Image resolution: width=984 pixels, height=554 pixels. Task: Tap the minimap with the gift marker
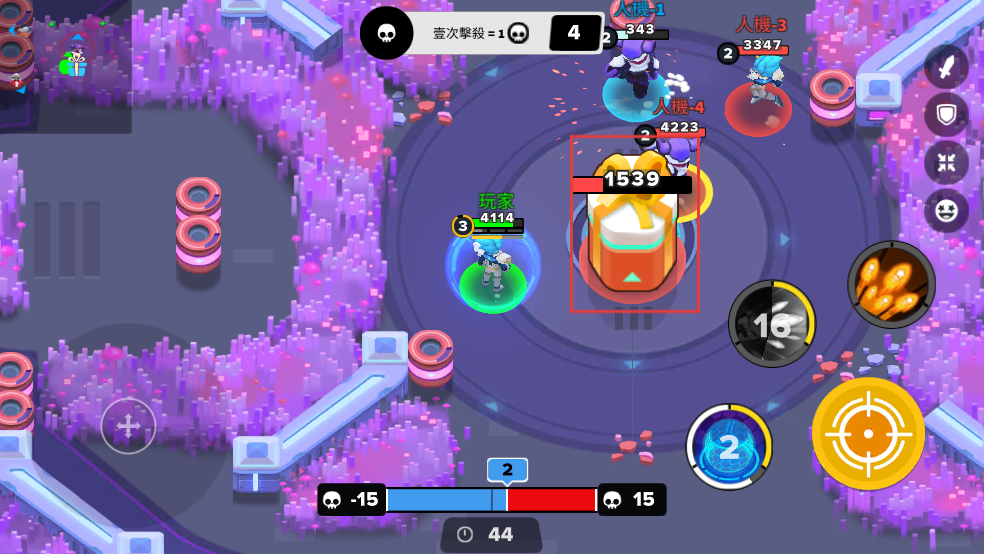pyautogui.click(x=66, y=66)
